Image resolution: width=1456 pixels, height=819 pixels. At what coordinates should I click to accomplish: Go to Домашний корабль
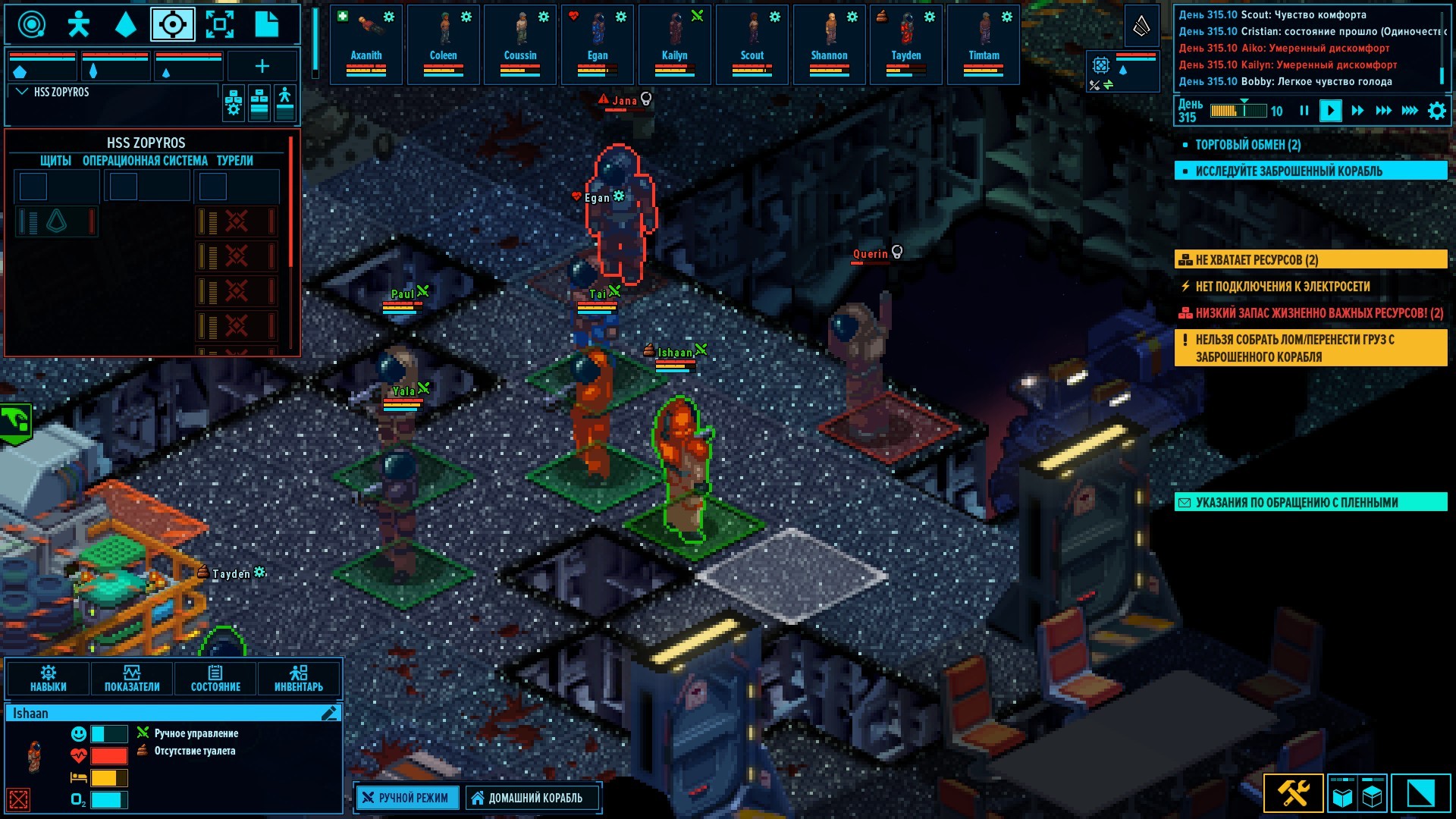click(528, 798)
